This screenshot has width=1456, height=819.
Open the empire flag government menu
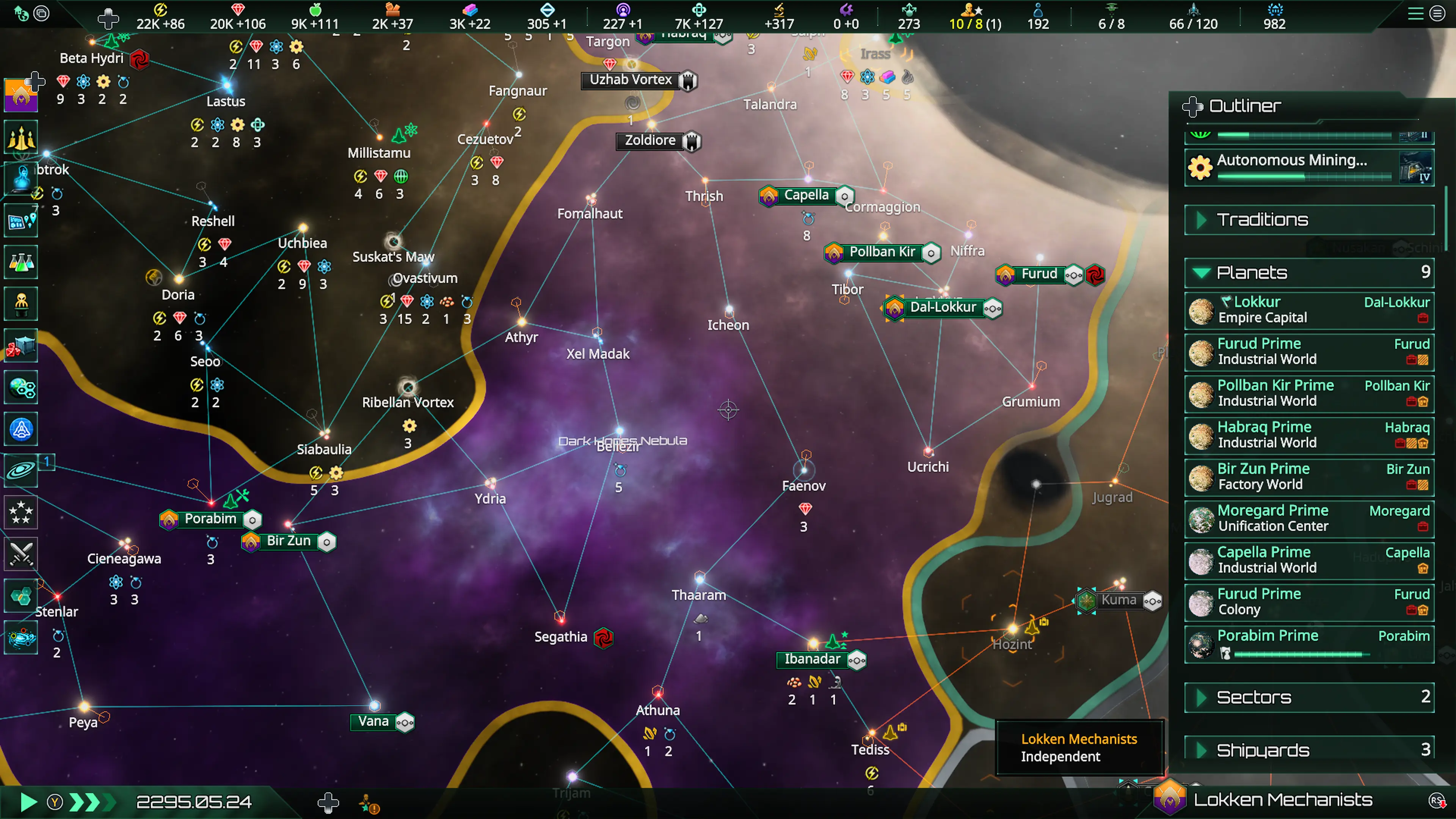[21, 94]
